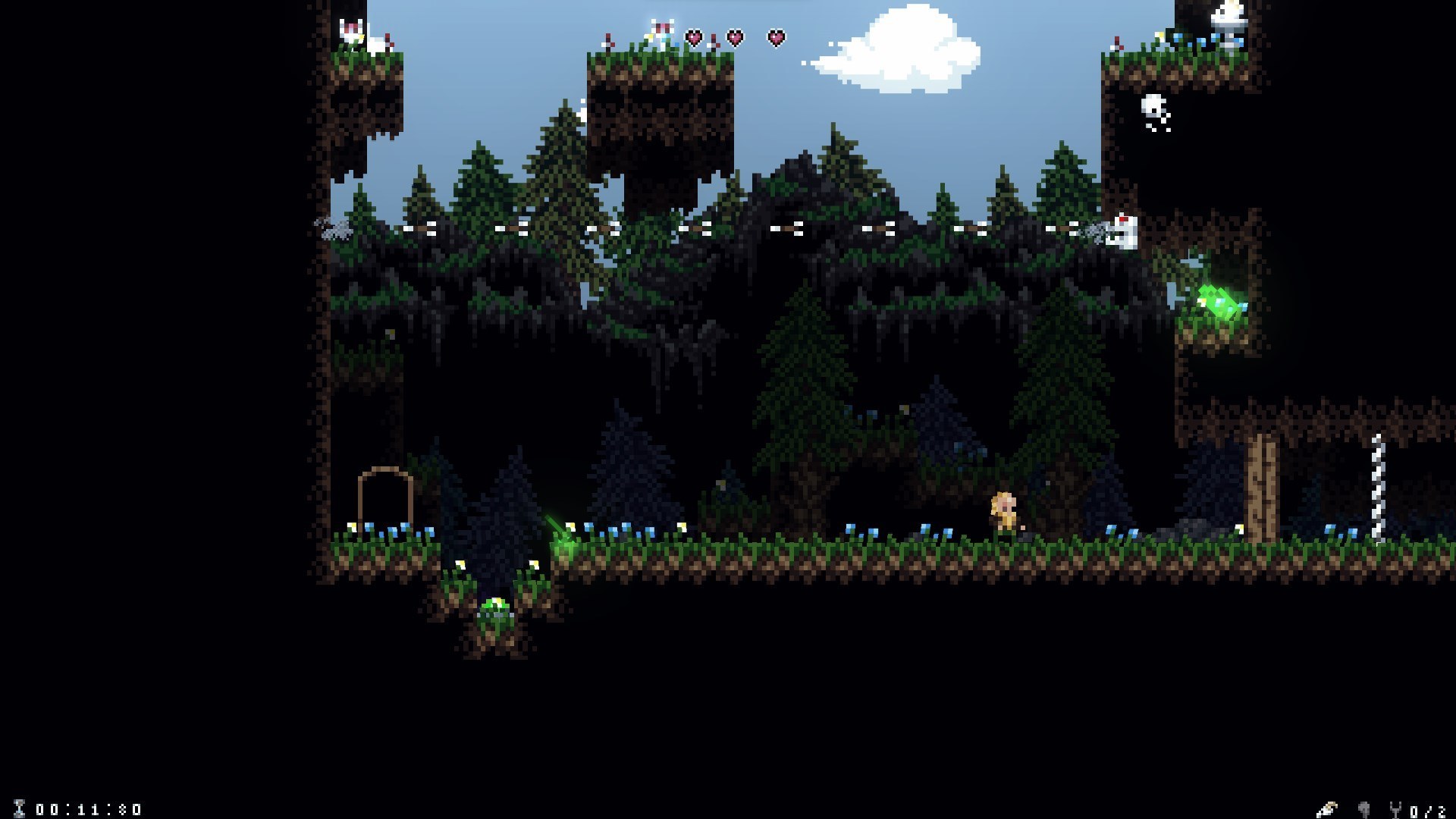Toggle the middle heart in the health bar
Screen dimensions: 1456x819
coord(733,35)
